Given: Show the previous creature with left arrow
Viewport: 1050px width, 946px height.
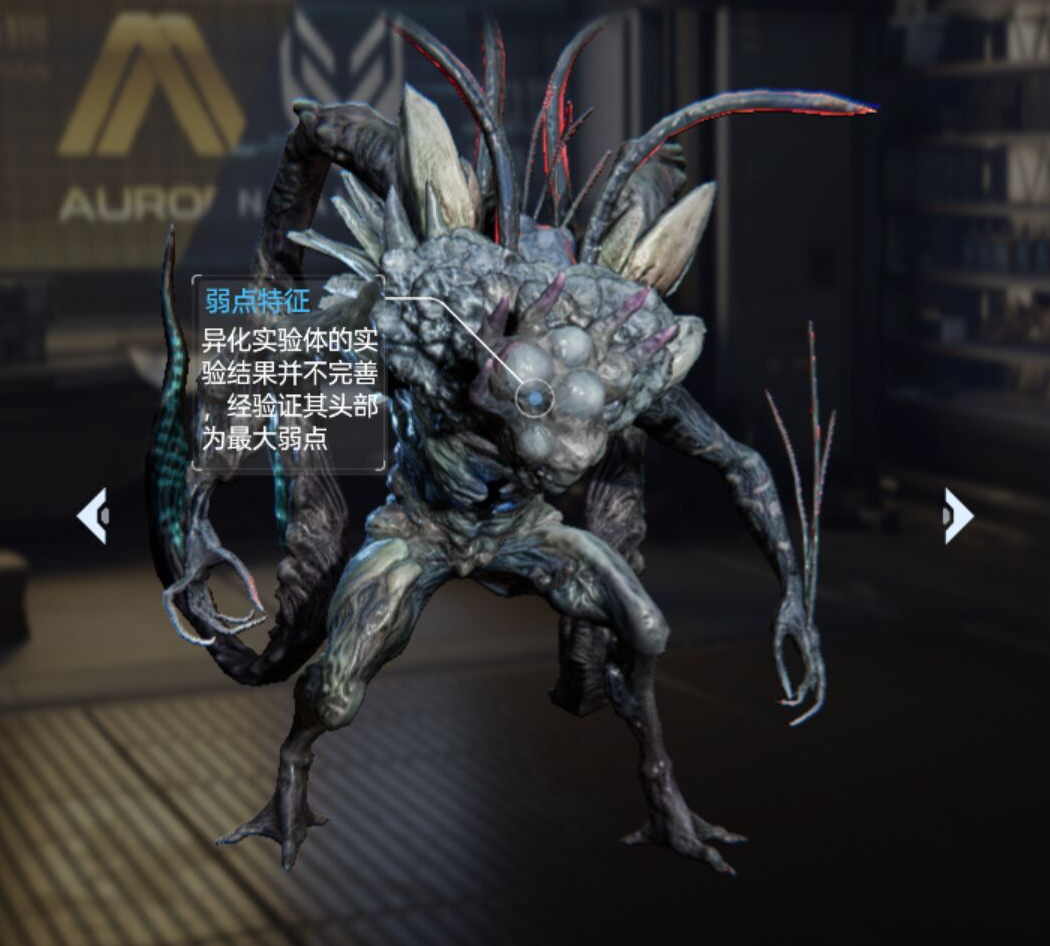Looking at the screenshot, I should tap(92, 515).
